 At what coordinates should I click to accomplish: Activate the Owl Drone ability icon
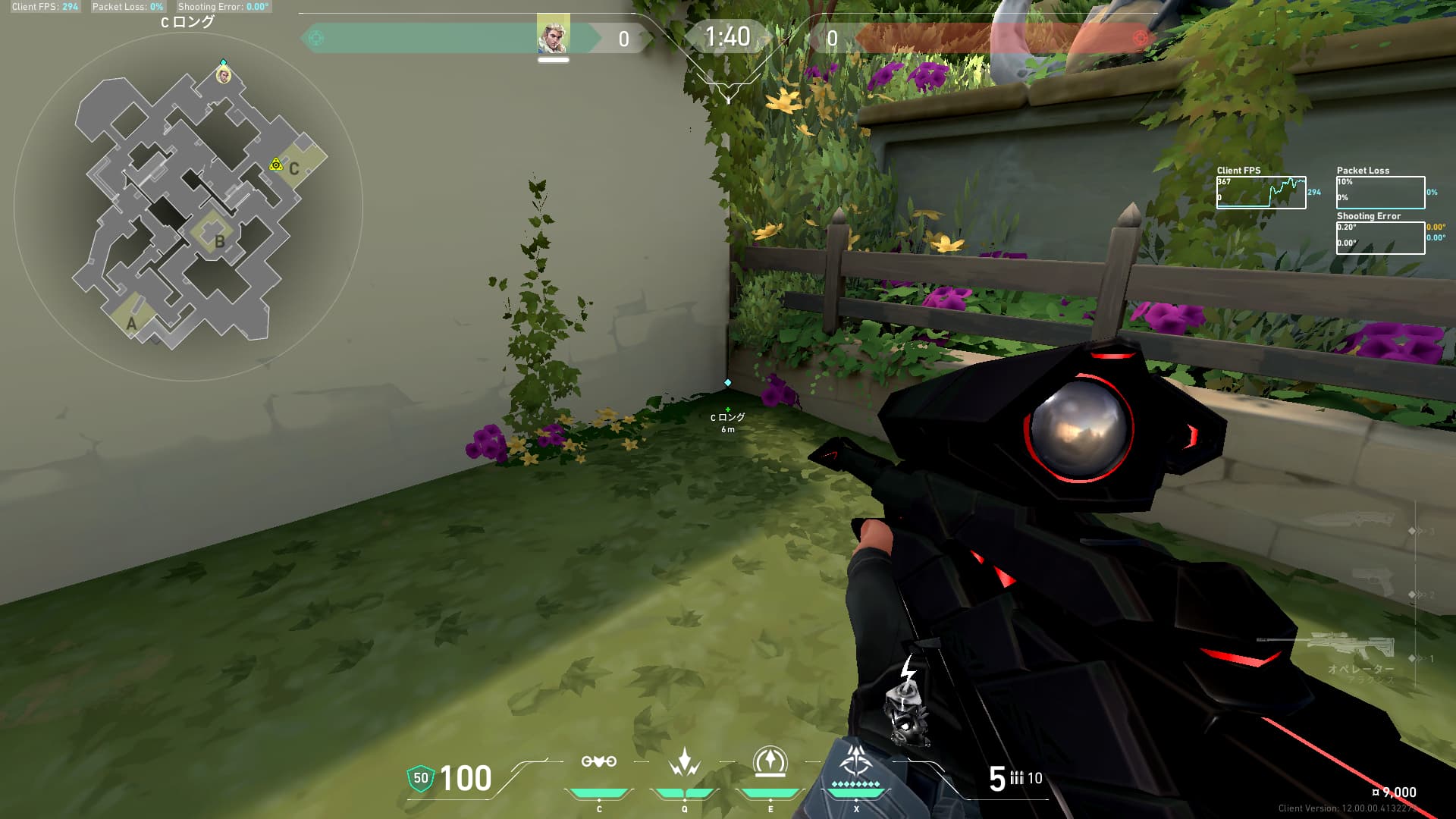598,761
